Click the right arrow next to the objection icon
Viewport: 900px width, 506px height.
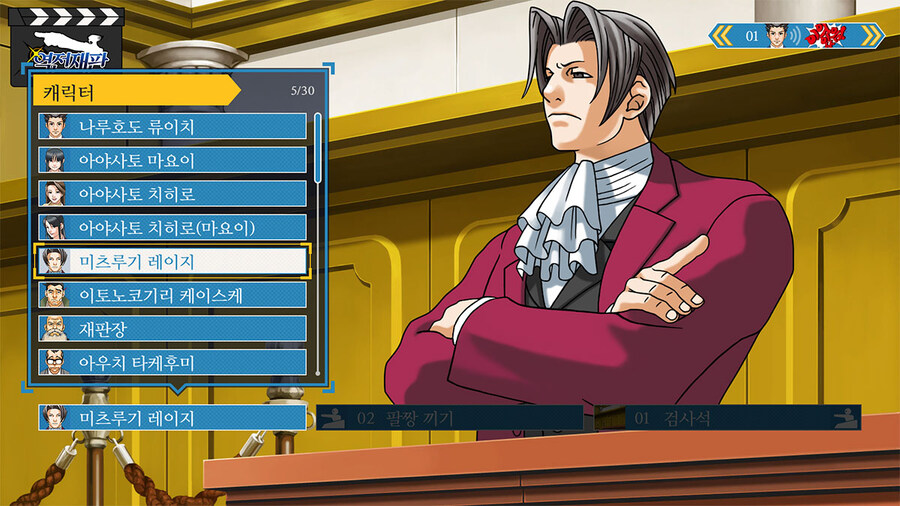pyautogui.click(x=871, y=36)
